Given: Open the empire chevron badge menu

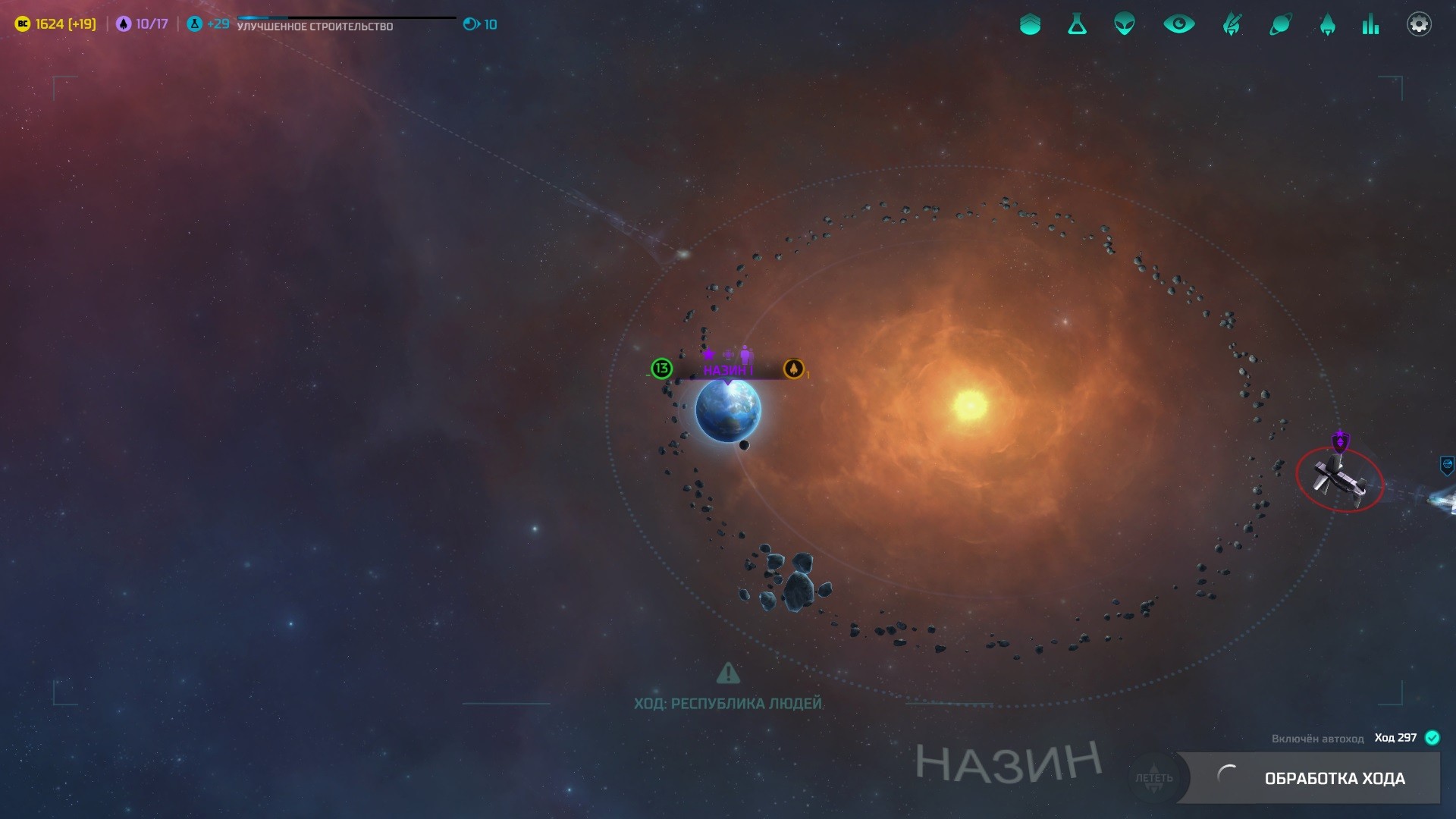Looking at the screenshot, I should 1030,24.
